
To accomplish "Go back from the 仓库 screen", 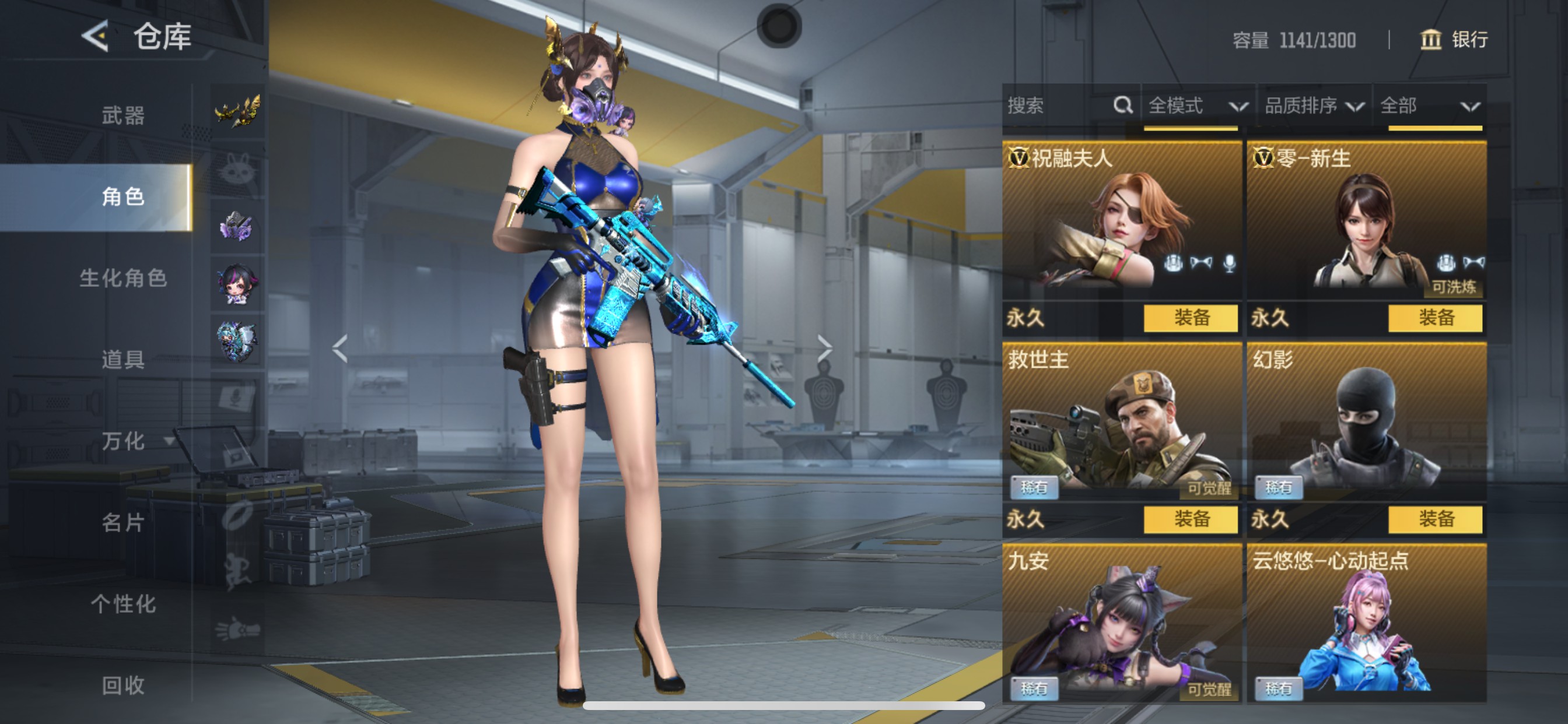I will 96,37.
